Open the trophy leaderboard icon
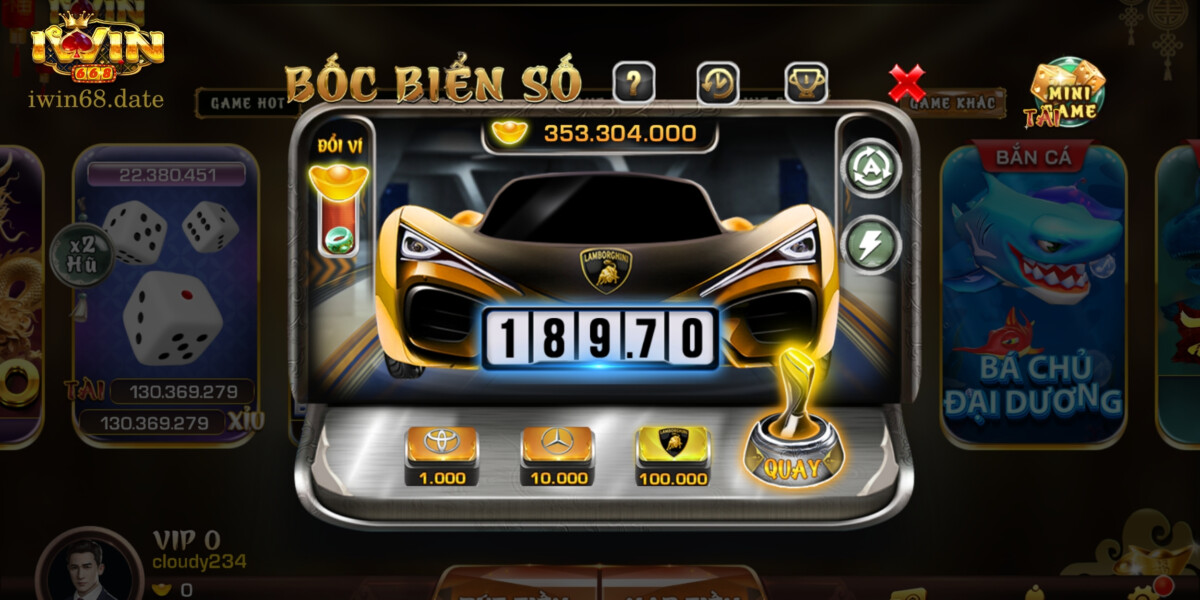The height and width of the screenshot is (600, 1200). tap(805, 83)
